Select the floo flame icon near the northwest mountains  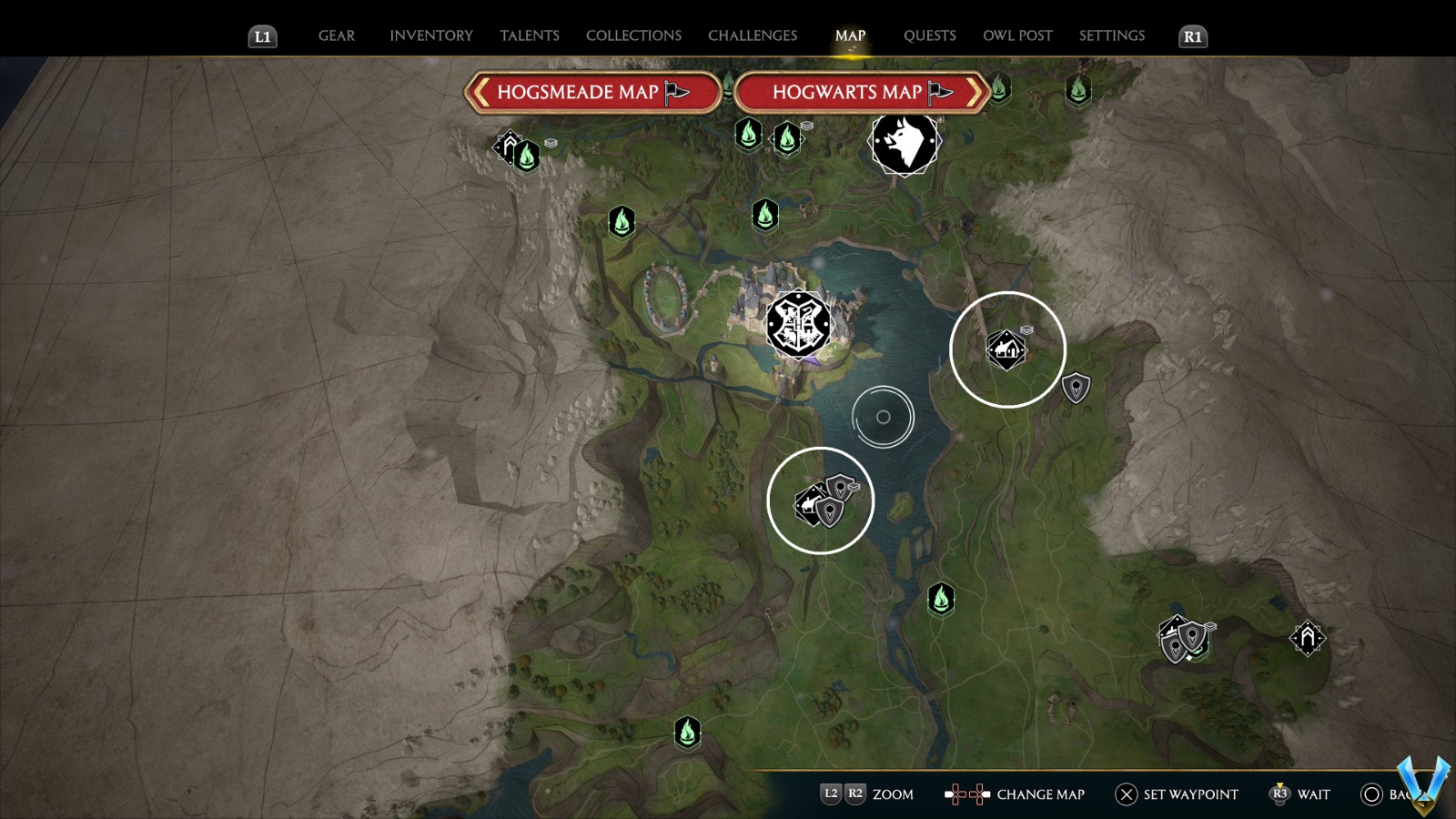pos(526,157)
